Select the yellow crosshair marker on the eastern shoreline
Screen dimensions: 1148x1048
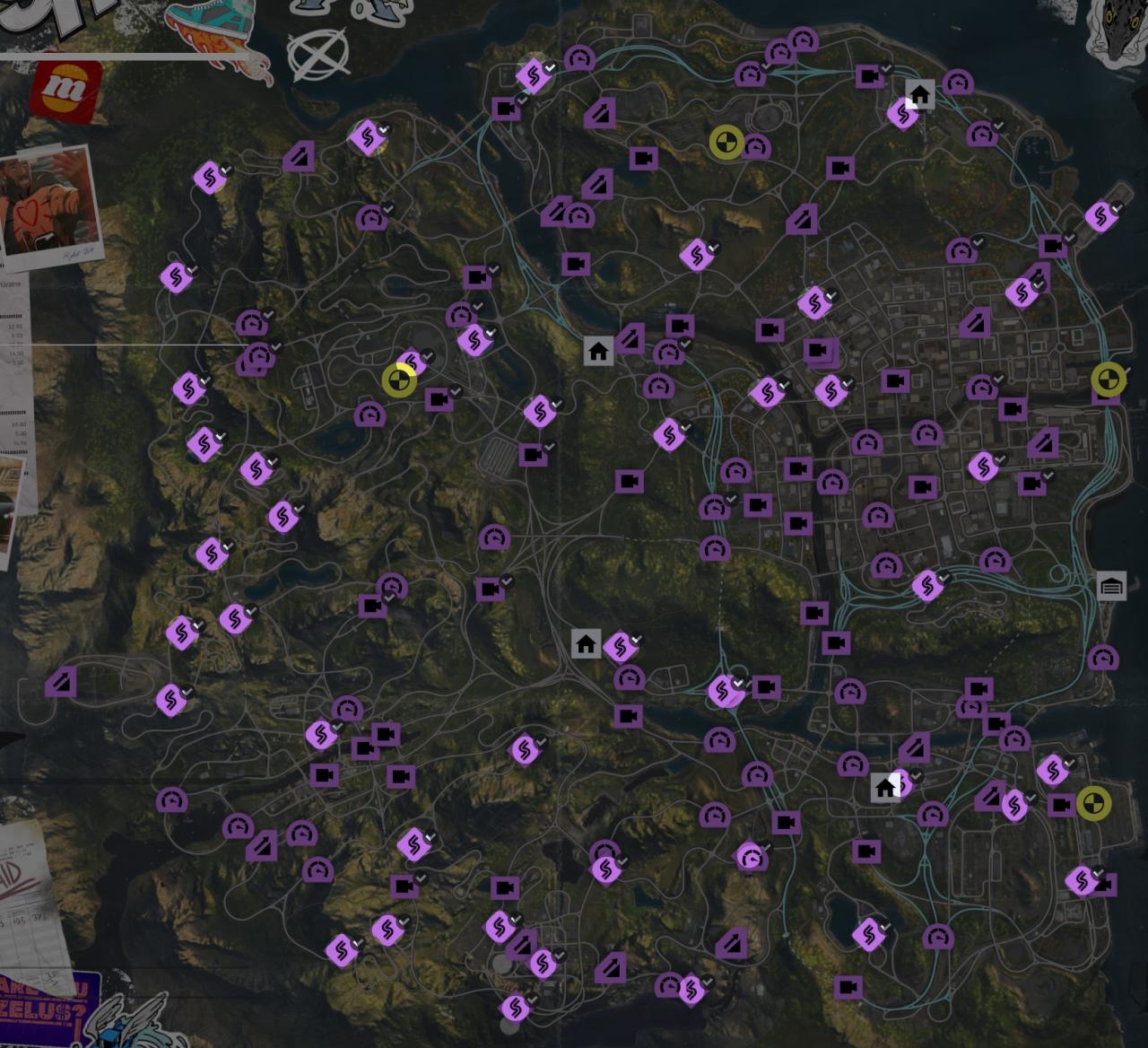(x=1109, y=380)
